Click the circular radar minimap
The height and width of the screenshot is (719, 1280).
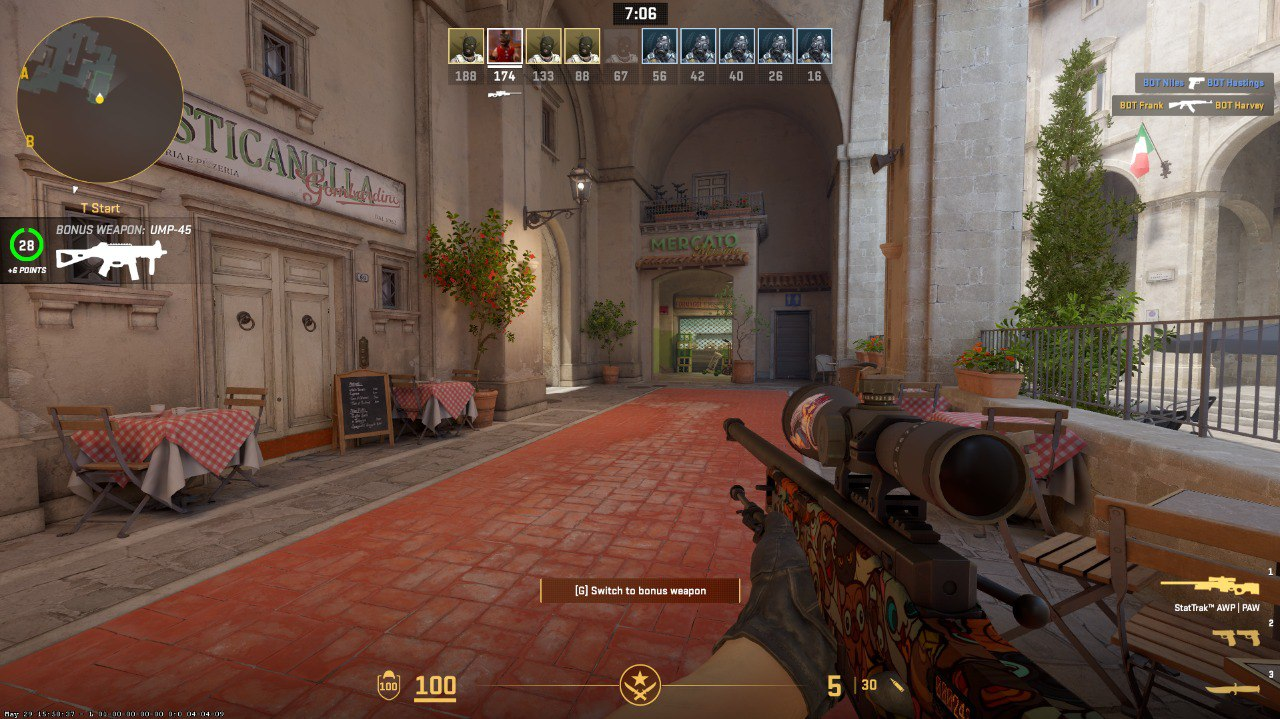100,100
